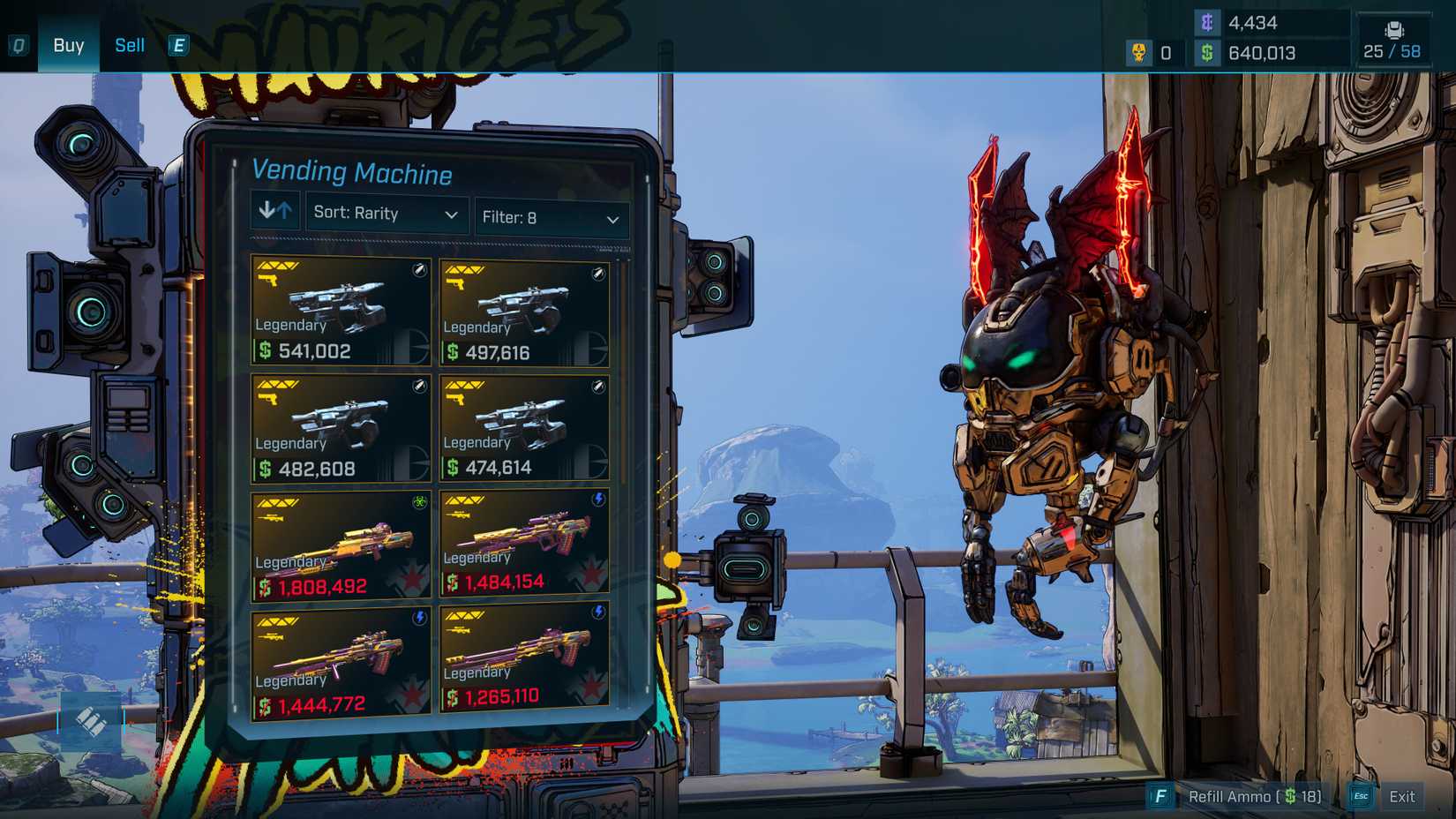
Task: Toggle the E key compare option
Action: 178,46
